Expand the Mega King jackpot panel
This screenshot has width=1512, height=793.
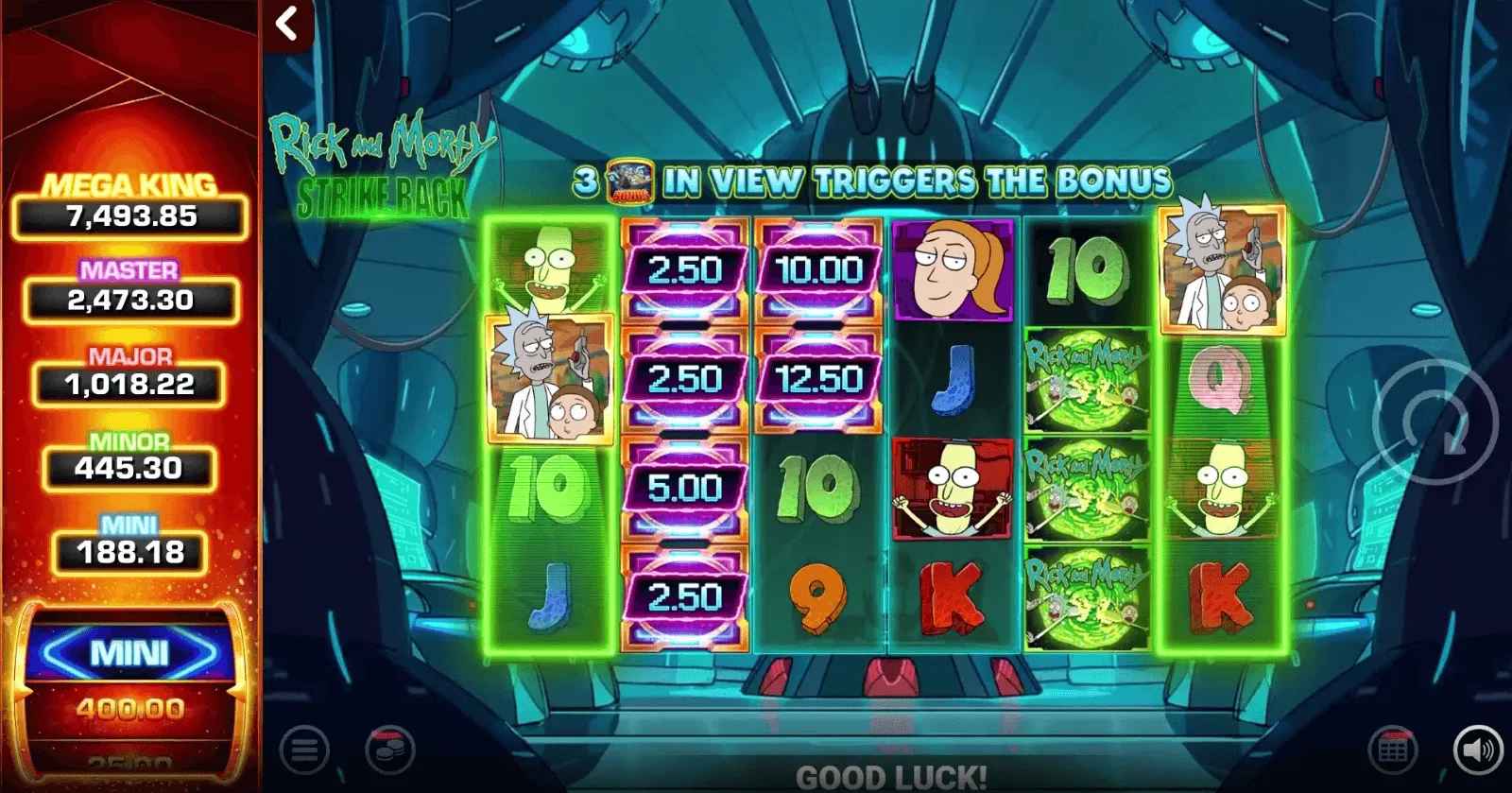(130, 201)
